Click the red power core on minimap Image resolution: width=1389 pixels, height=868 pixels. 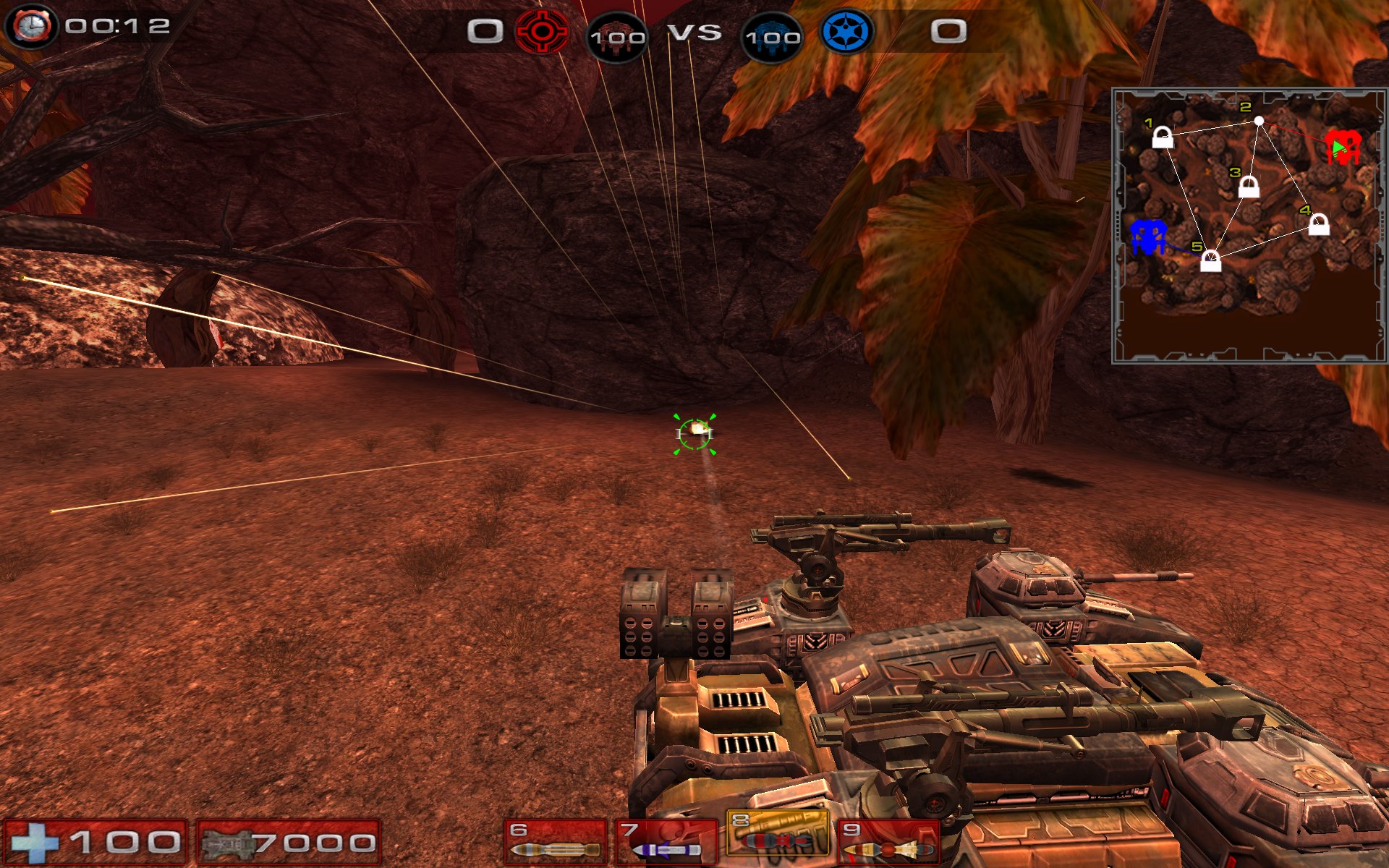pos(1343,147)
